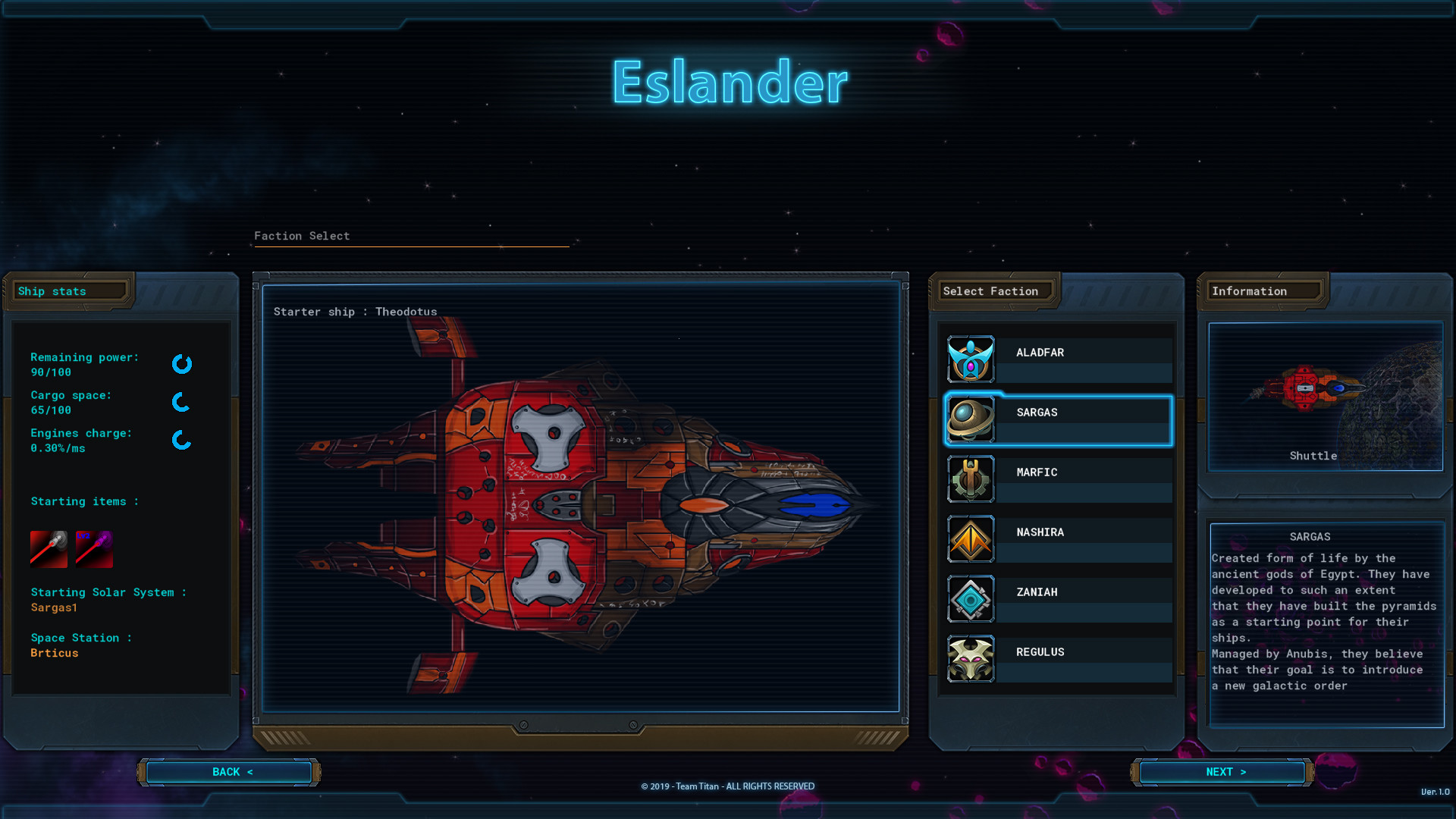This screenshot has height=819, width=1456.
Task: Click the Sargas orbiting-planet faction icon
Action: coord(971,419)
